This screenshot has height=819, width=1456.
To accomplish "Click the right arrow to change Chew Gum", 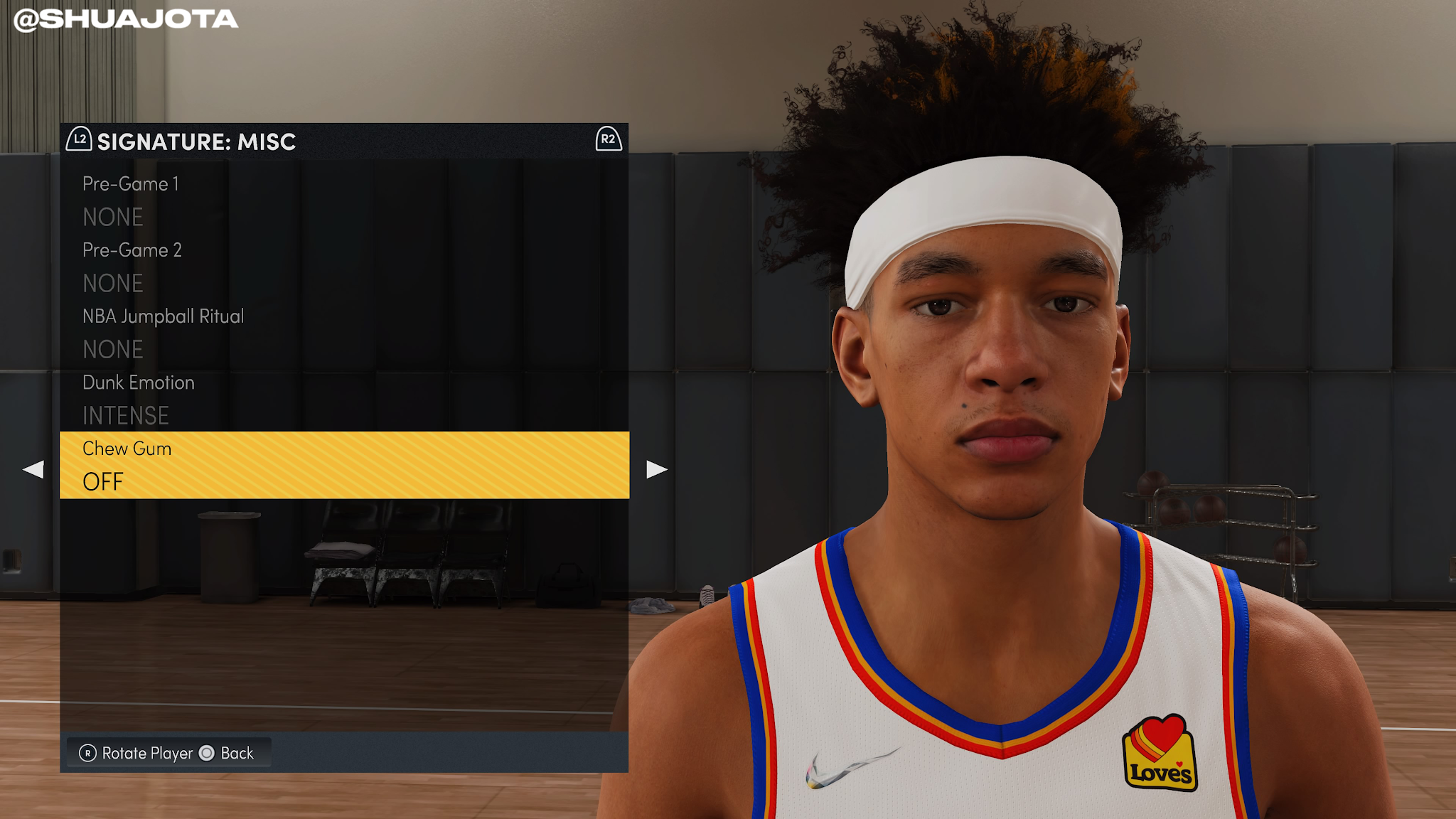I will [x=655, y=469].
